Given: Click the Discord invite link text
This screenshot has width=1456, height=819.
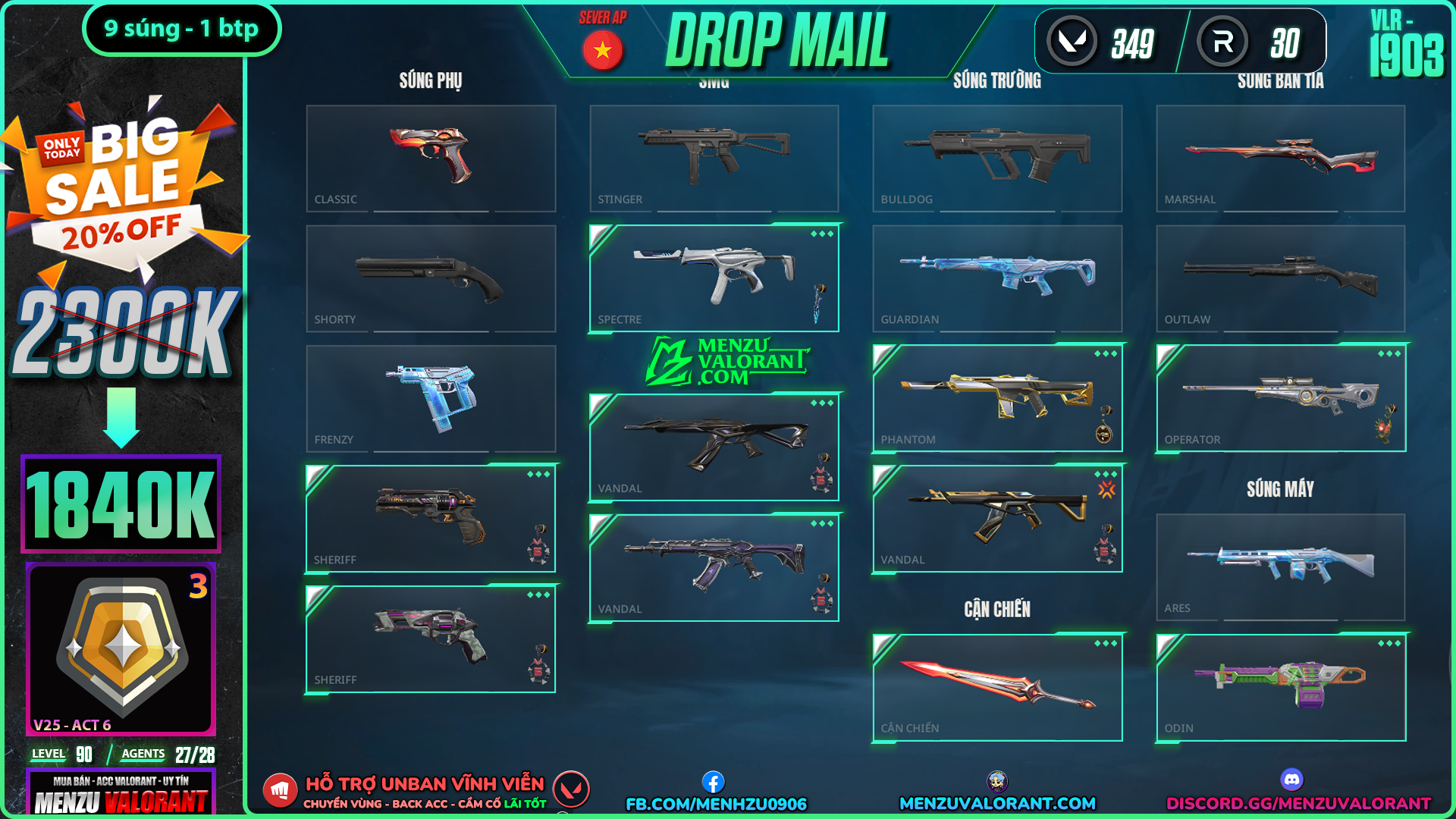Looking at the screenshot, I should pos(1298,803).
